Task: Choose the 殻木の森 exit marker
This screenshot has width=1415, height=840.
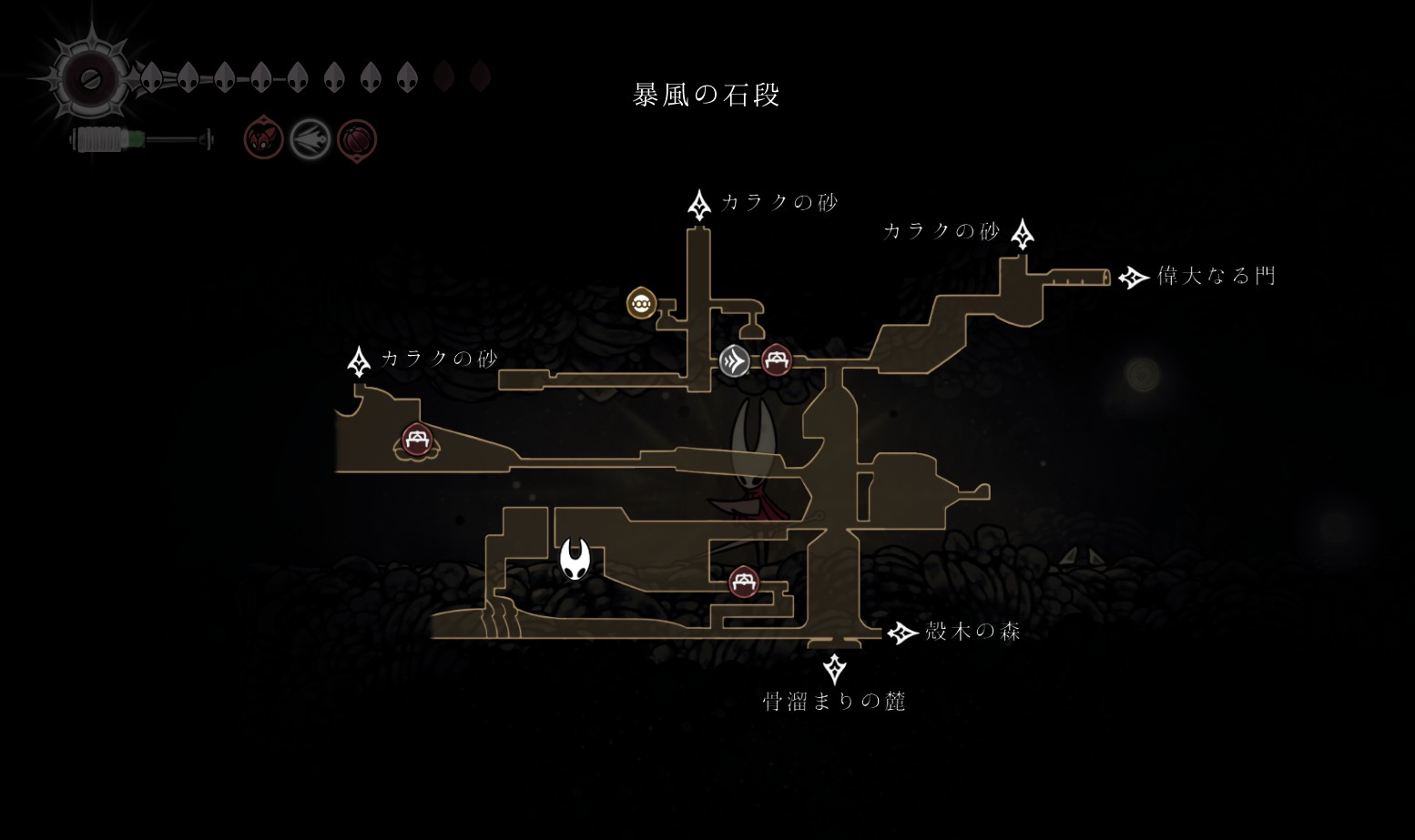Action: 901,633
